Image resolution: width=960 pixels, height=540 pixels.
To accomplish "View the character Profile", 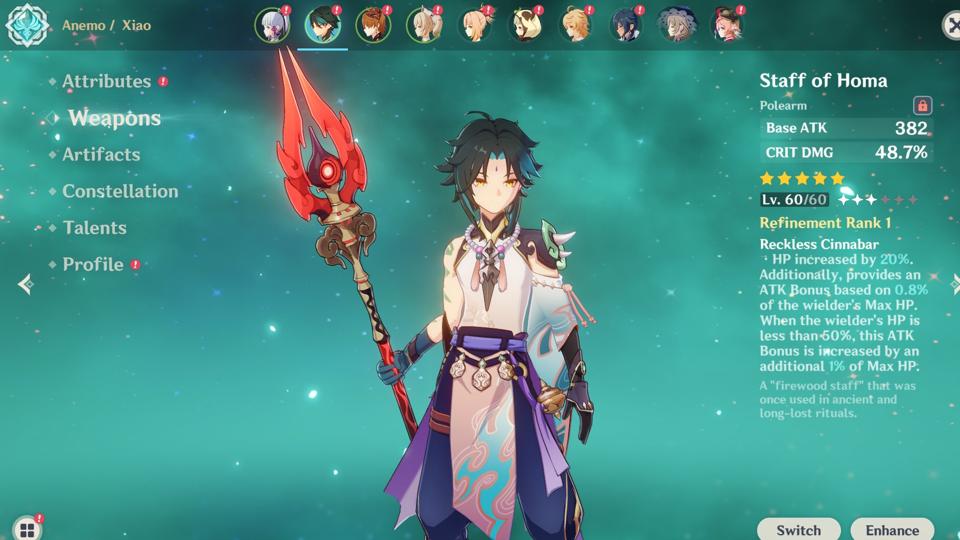I will 93,265.
